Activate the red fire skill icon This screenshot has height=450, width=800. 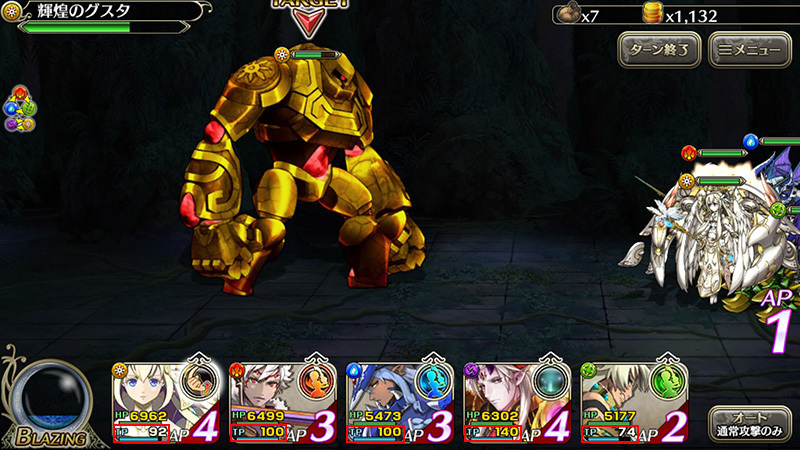tap(320, 382)
